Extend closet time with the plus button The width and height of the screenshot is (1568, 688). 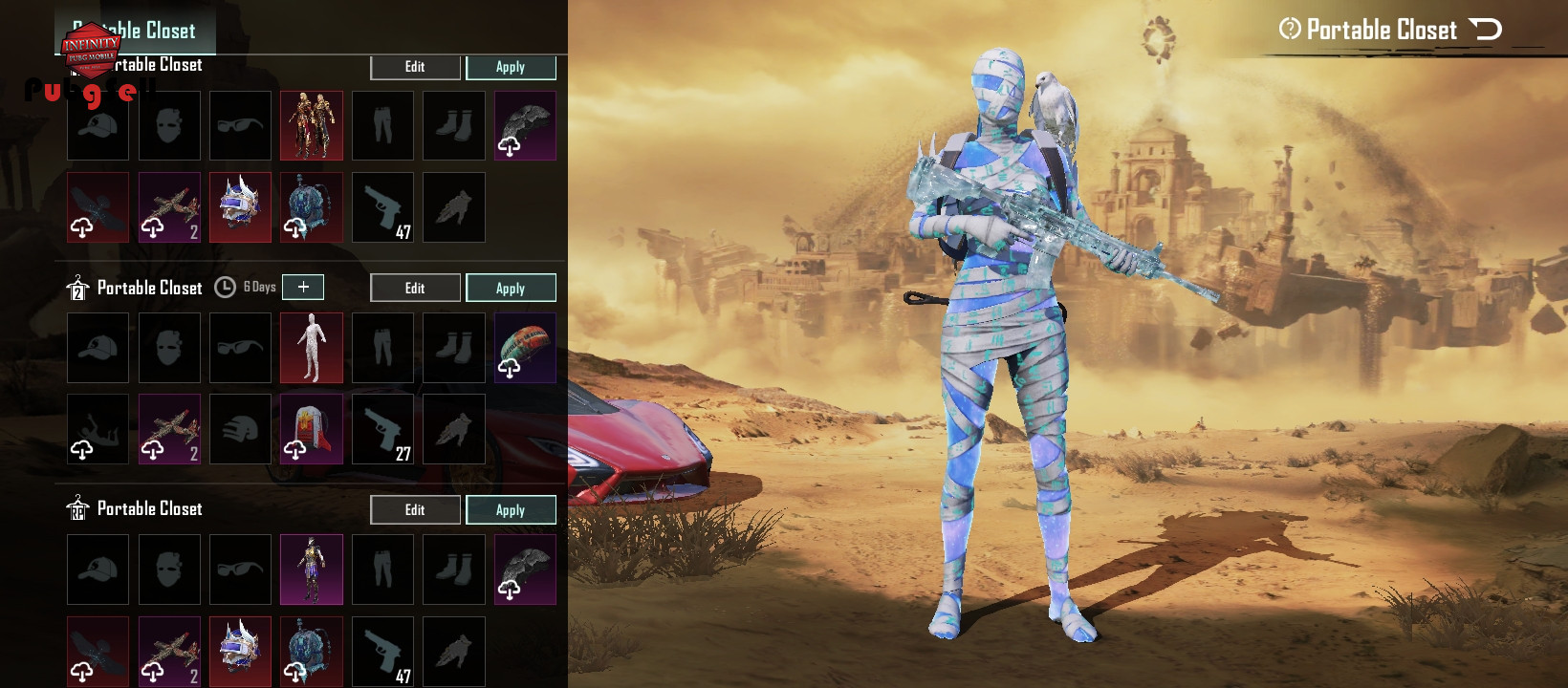click(303, 287)
